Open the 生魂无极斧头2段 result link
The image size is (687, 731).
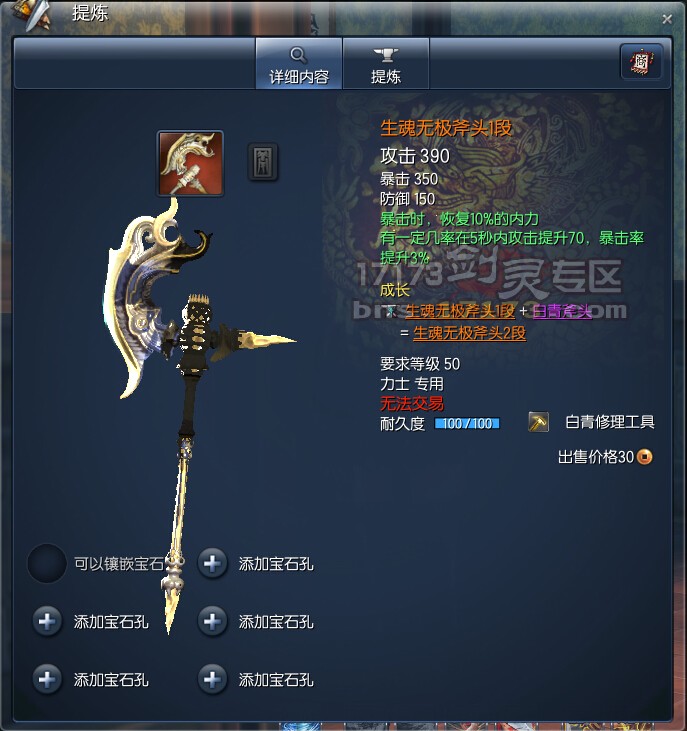pos(469,333)
